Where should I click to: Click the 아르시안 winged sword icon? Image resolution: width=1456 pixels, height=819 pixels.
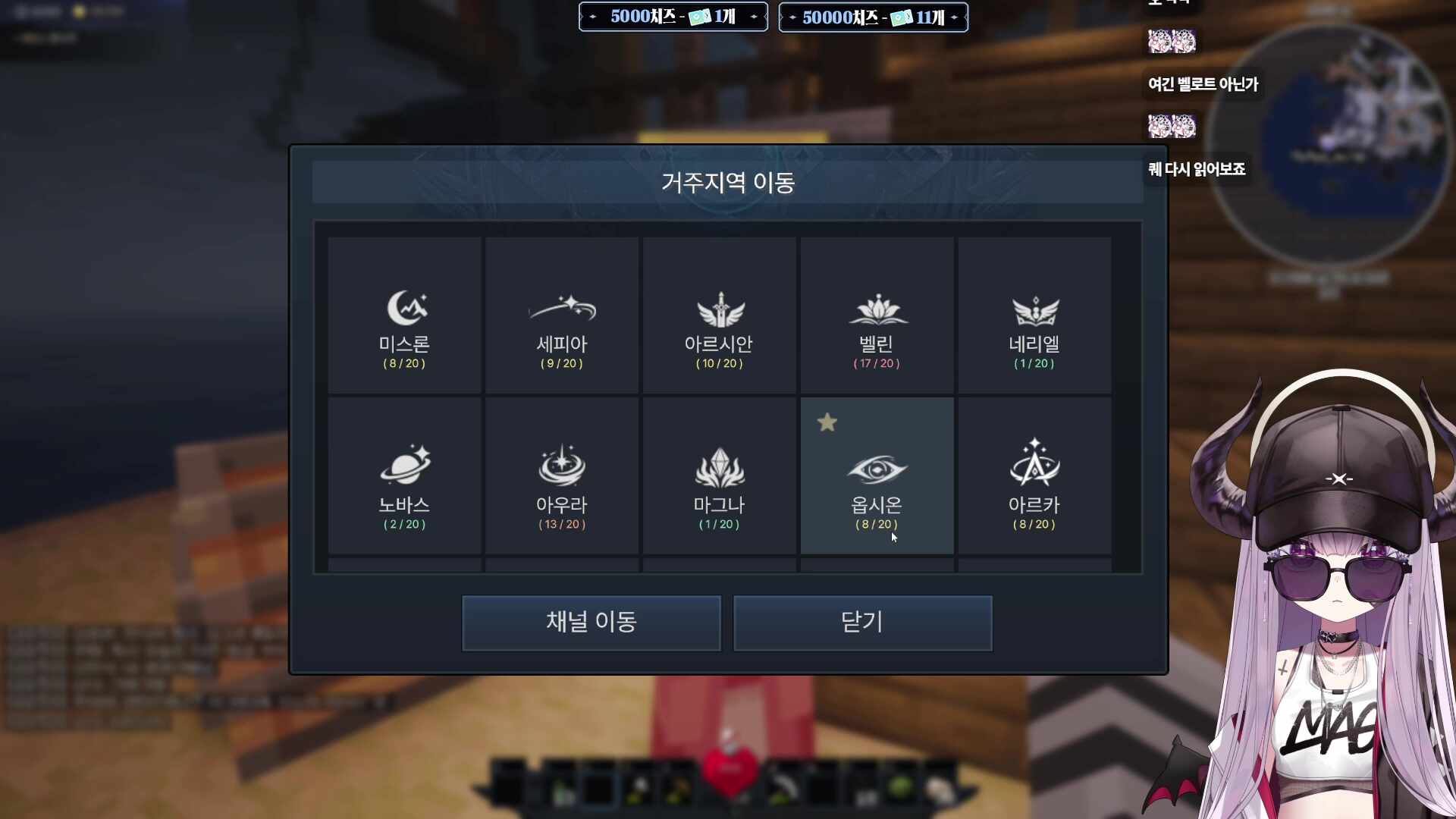click(719, 307)
